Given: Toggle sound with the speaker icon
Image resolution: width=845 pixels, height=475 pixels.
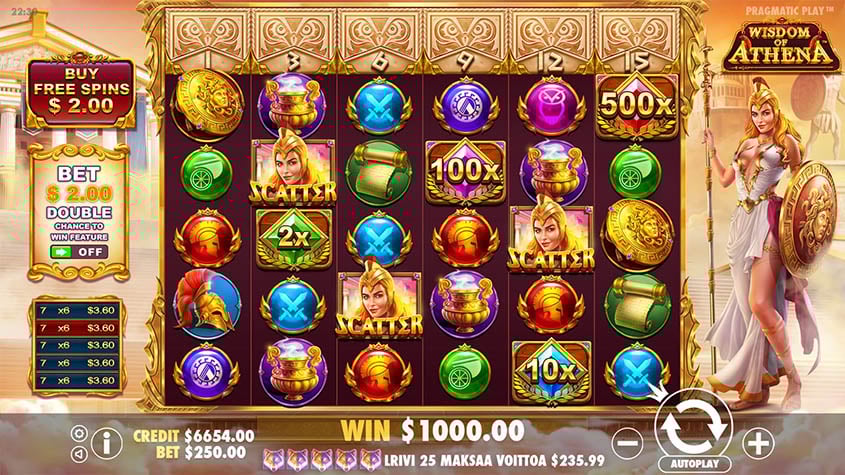Looking at the screenshot, I should (x=79, y=453).
